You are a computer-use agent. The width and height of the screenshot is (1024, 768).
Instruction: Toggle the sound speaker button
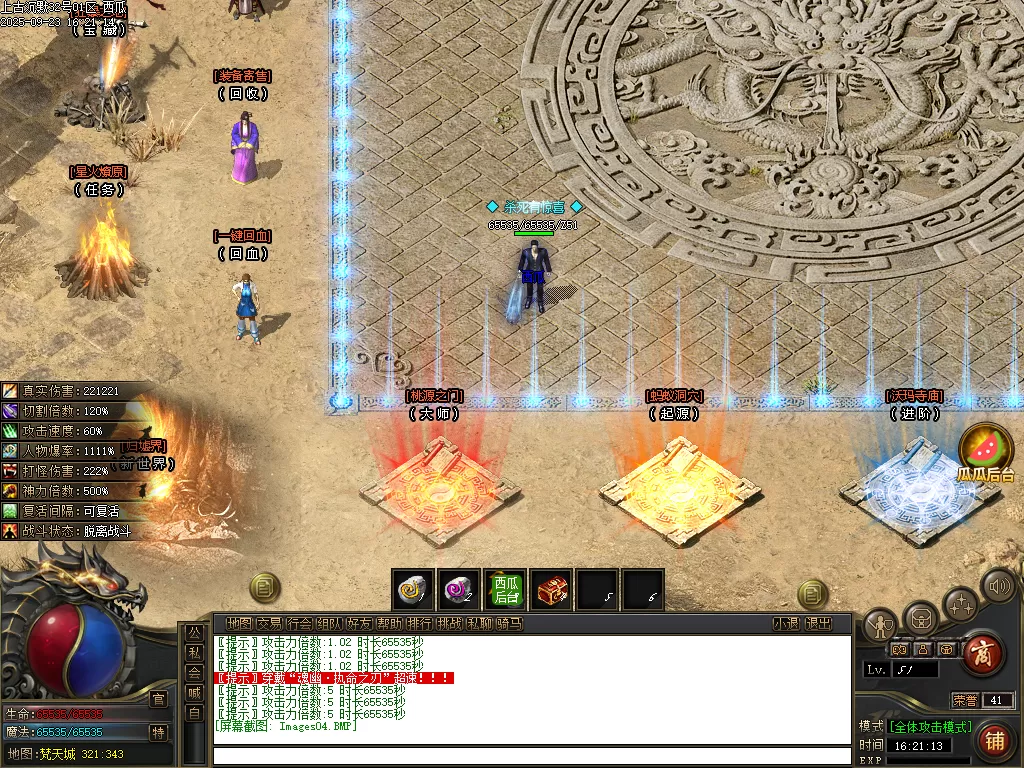[997, 586]
